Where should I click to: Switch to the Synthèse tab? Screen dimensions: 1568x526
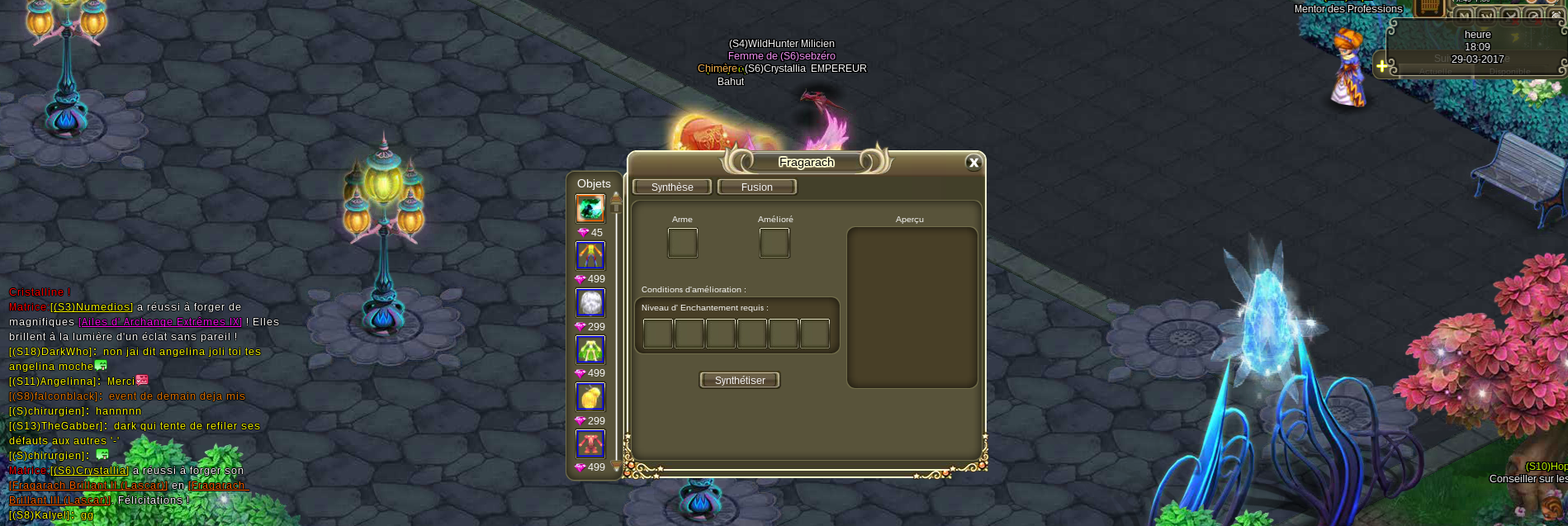coord(672,187)
